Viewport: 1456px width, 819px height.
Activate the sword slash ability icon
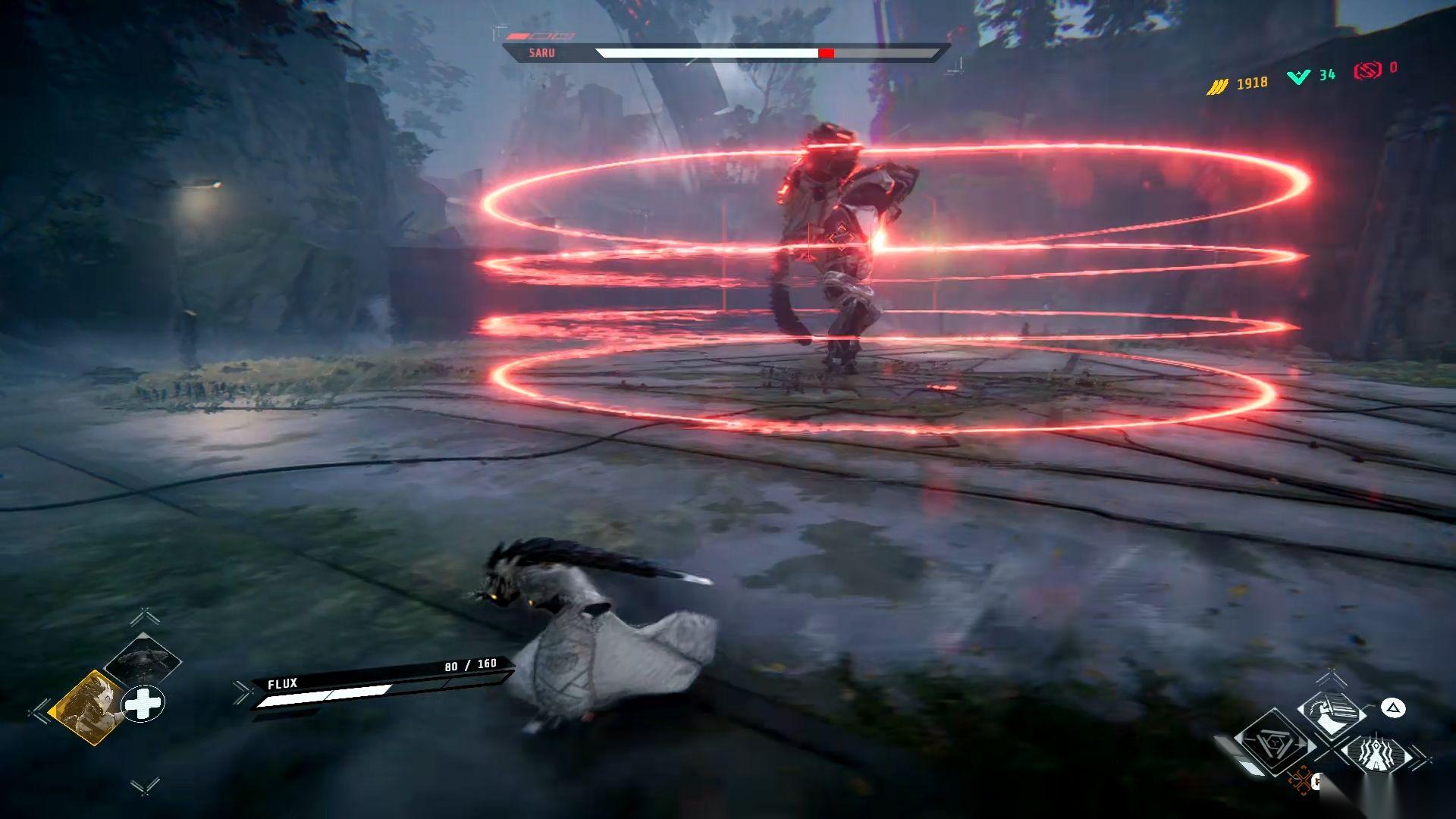pos(1331,713)
